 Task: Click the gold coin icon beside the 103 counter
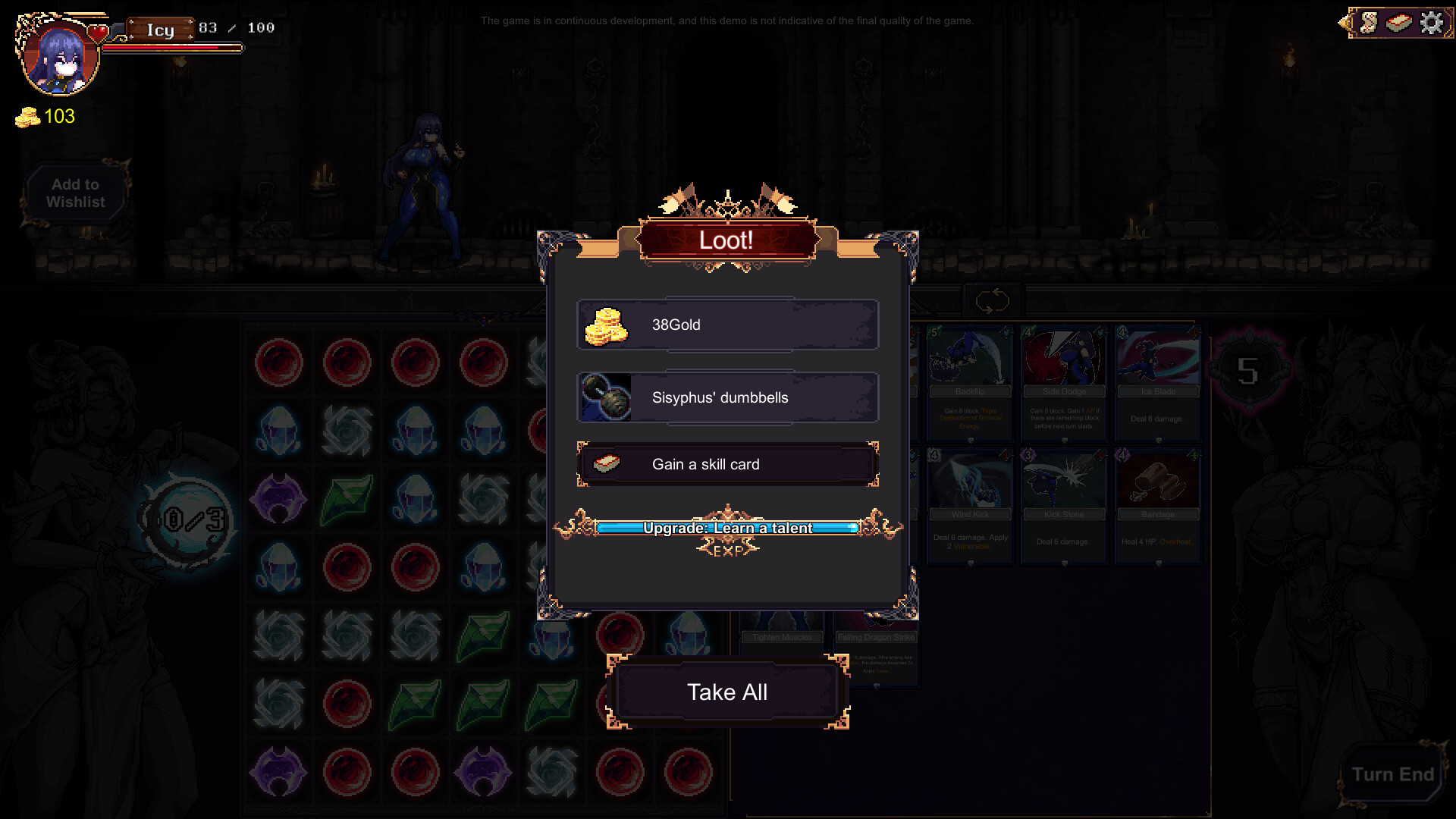[x=27, y=117]
